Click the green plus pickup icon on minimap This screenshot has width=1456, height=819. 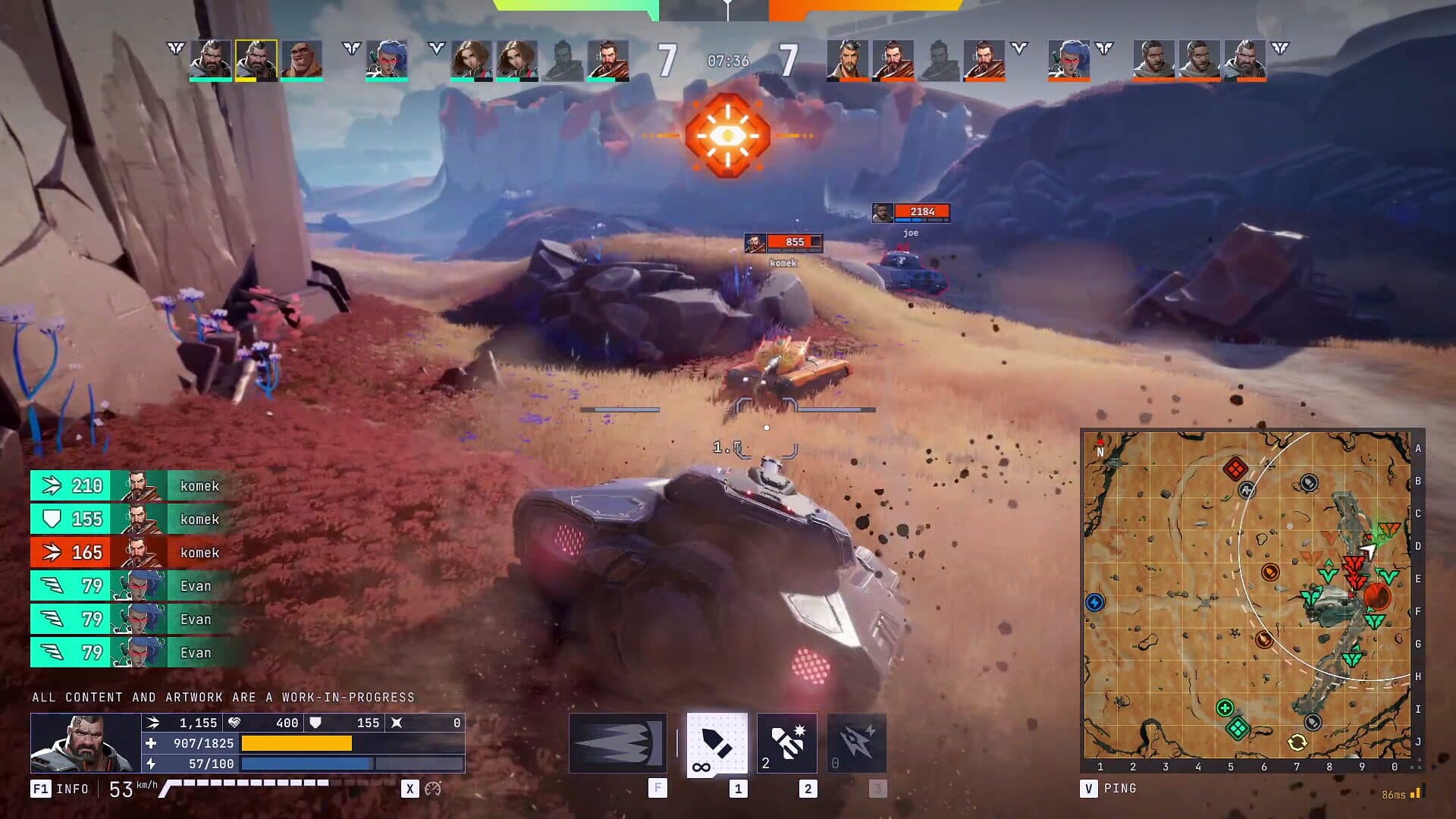[1225, 707]
